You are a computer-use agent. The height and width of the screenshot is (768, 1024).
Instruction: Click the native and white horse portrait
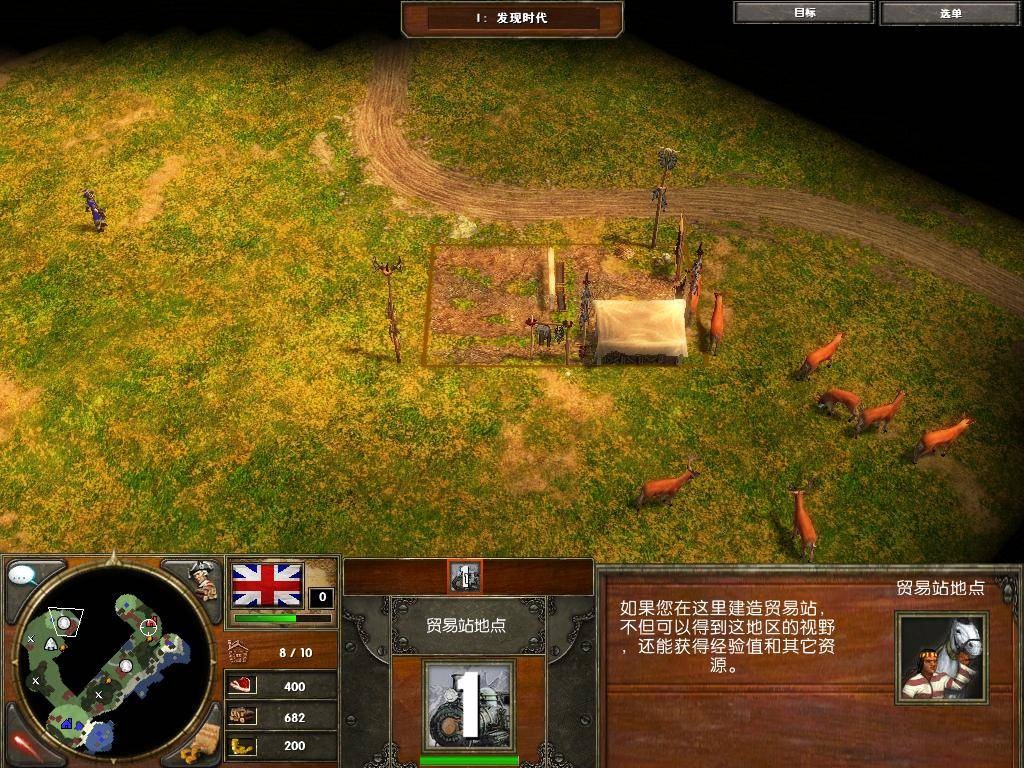coord(940,658)
